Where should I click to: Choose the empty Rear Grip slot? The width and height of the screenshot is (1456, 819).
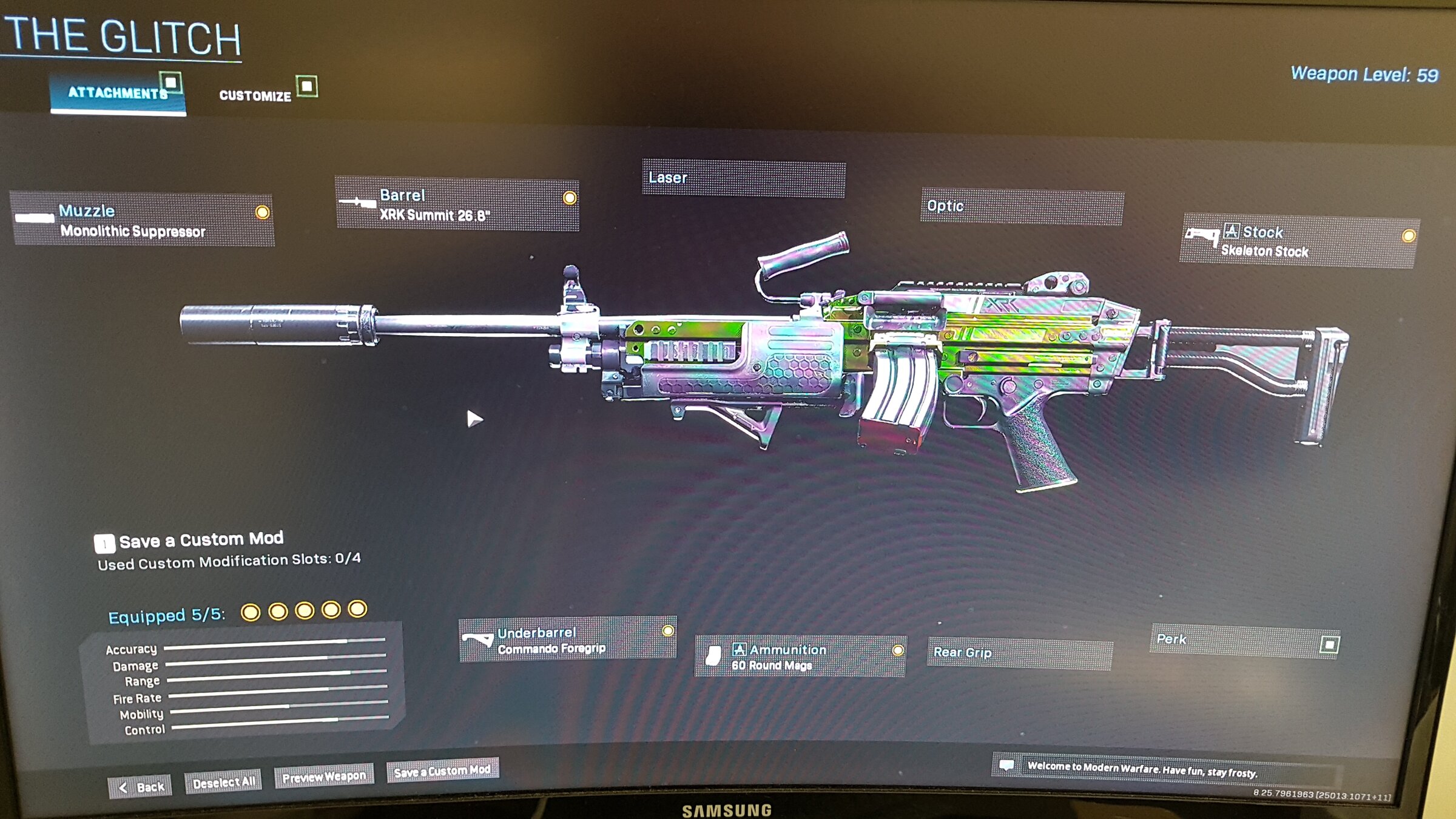(1019, 654)
